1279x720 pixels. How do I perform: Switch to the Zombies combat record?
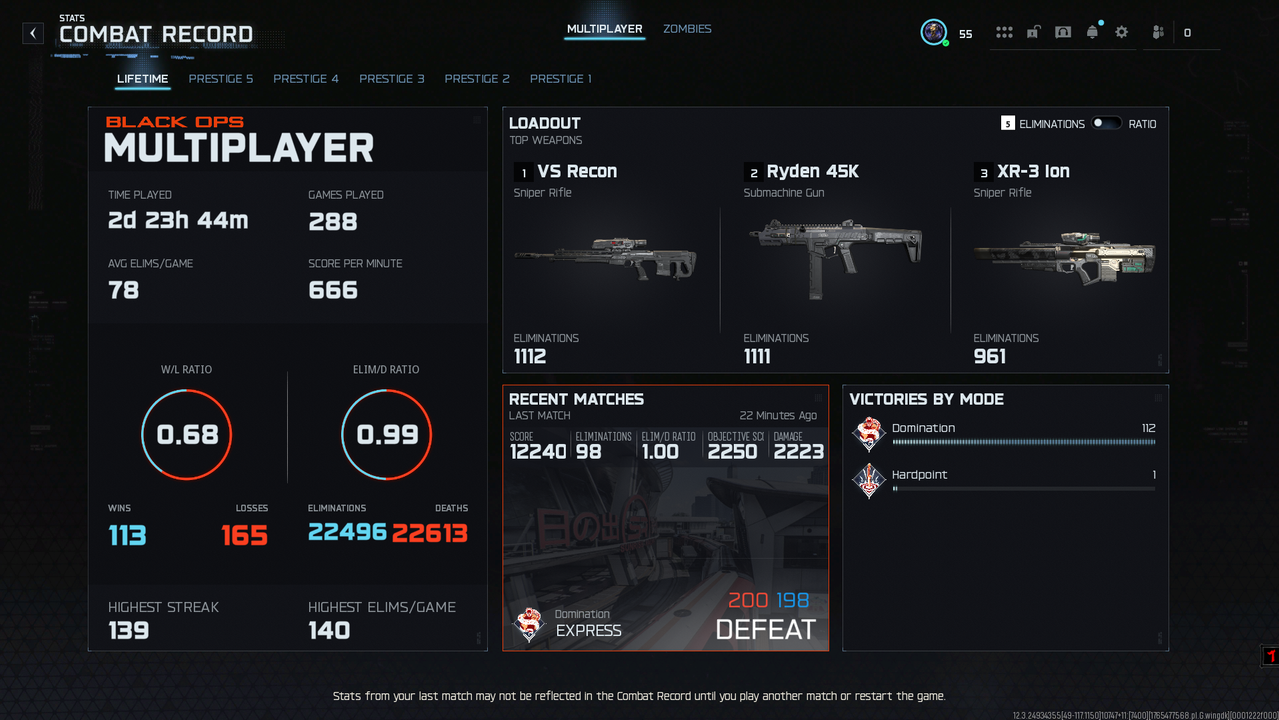[x=687, y=29]
